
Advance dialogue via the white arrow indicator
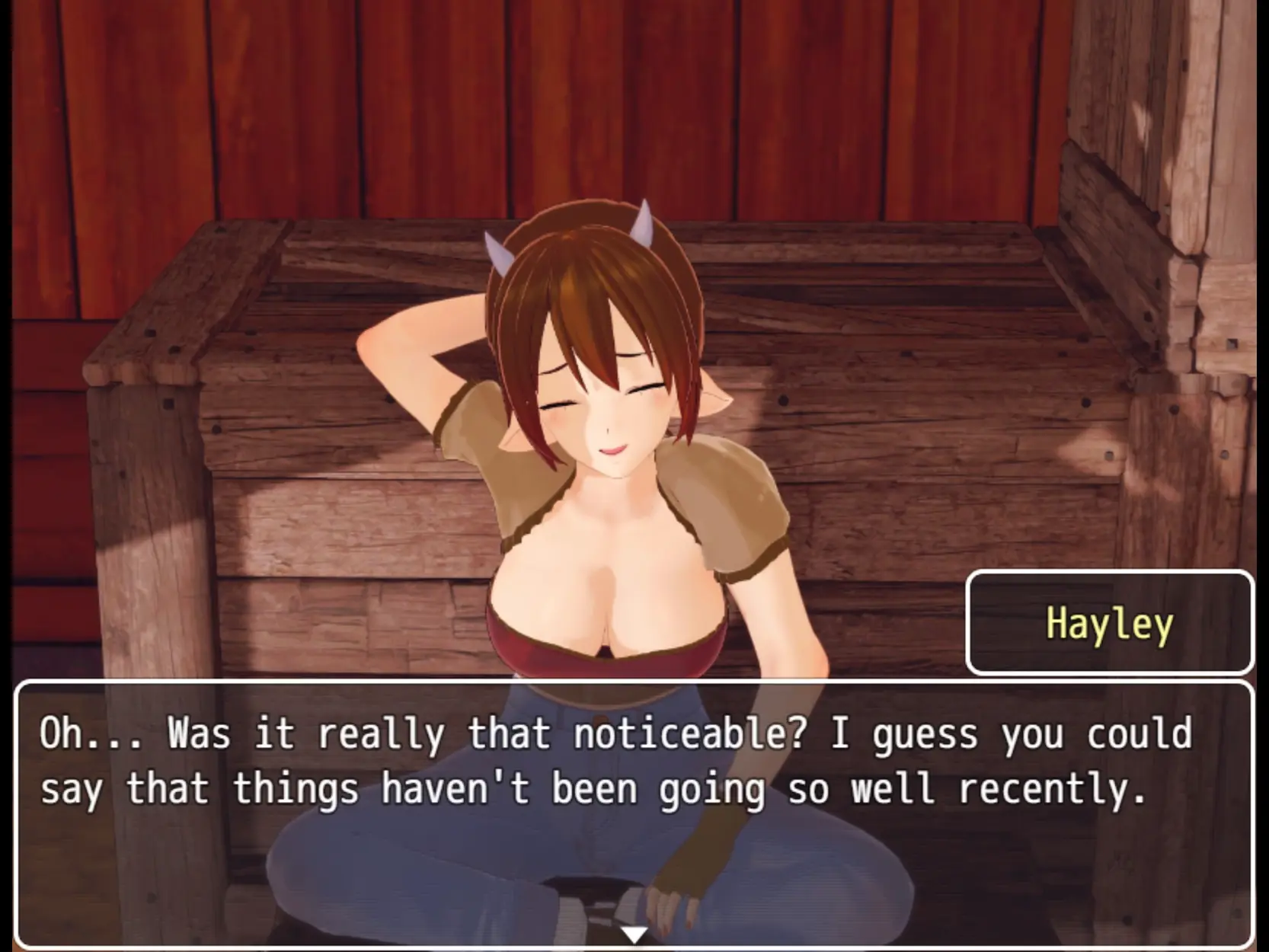pos(634,934)
